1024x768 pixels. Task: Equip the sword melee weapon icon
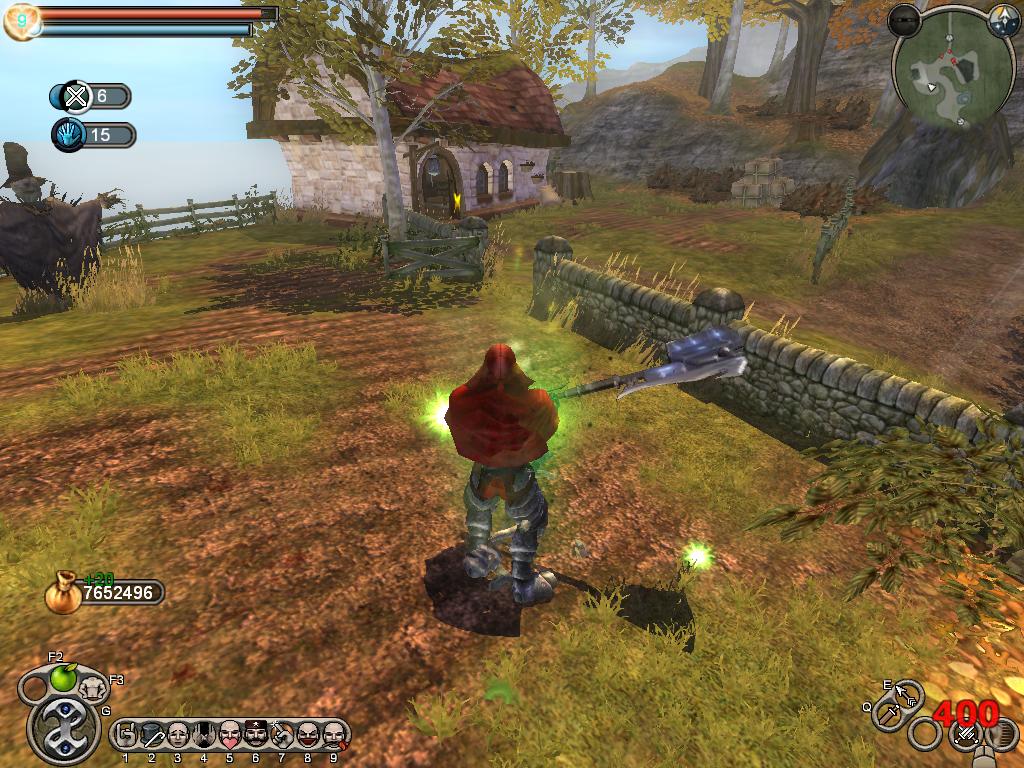pos(888,714)
